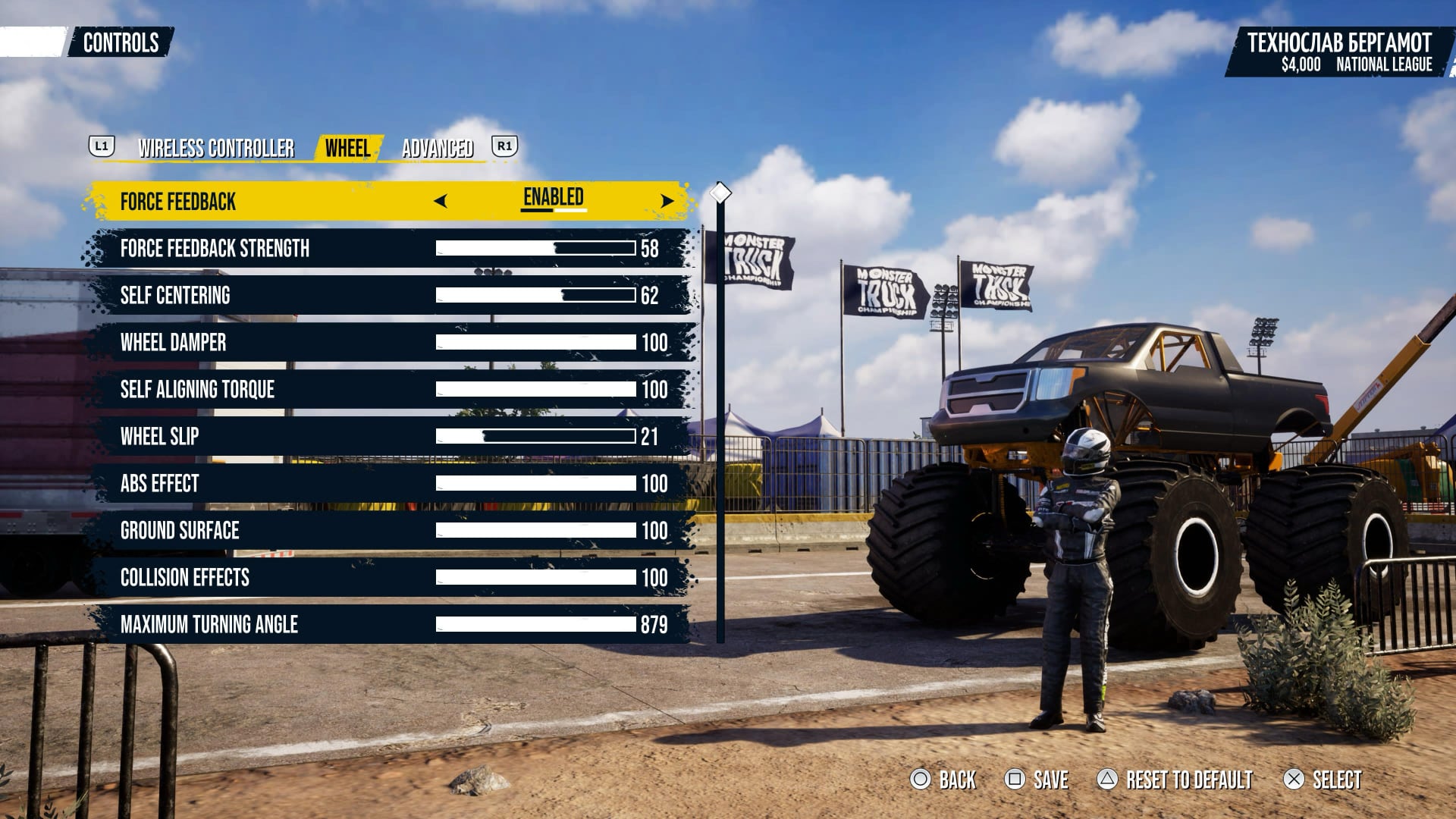Adjust the Wheel Slip slider
The width and height of the screenshot is (1456, 819).
pyautogui.click(x=535, y=436)
